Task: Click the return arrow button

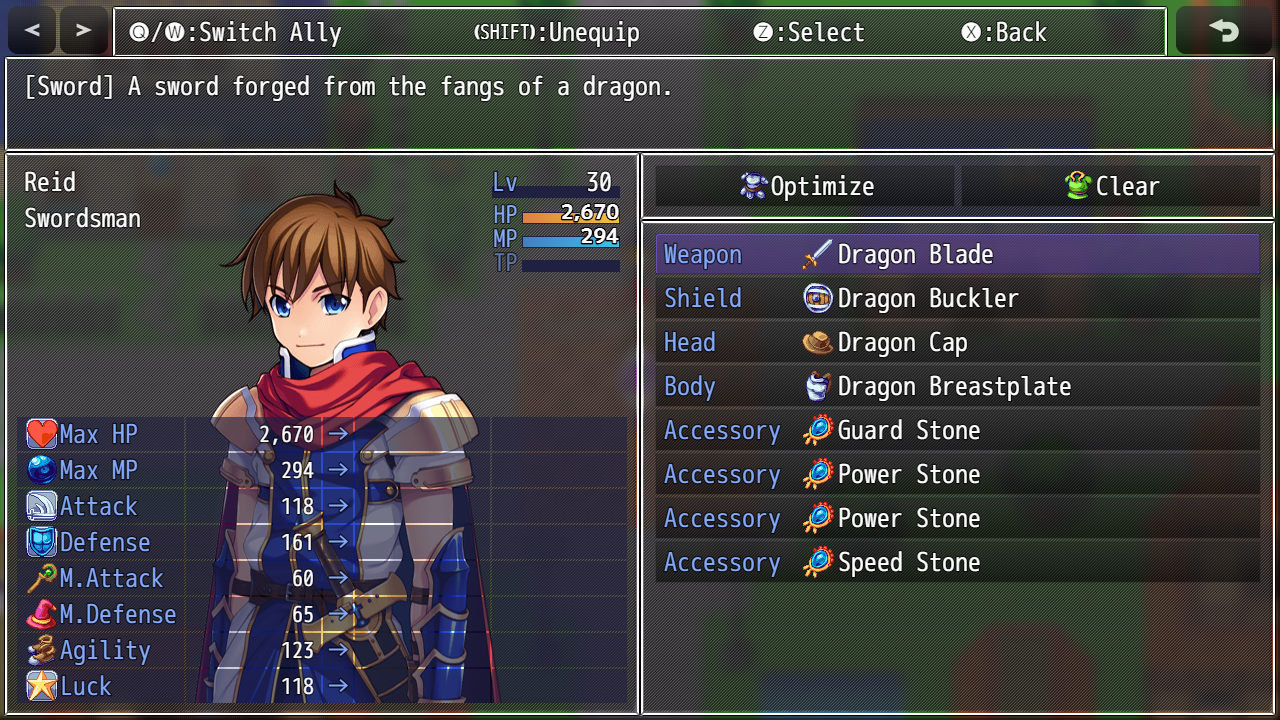Action: pyautogui.click(x=1224, y=31)
